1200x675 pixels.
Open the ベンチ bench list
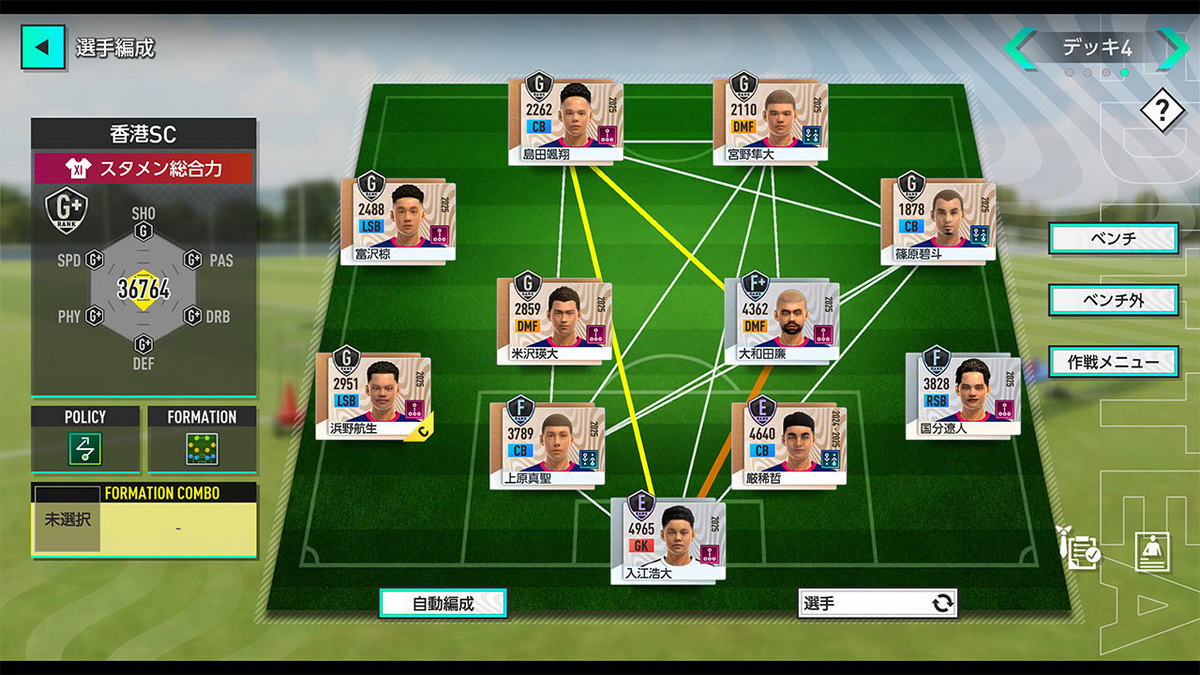[1112, 239]
